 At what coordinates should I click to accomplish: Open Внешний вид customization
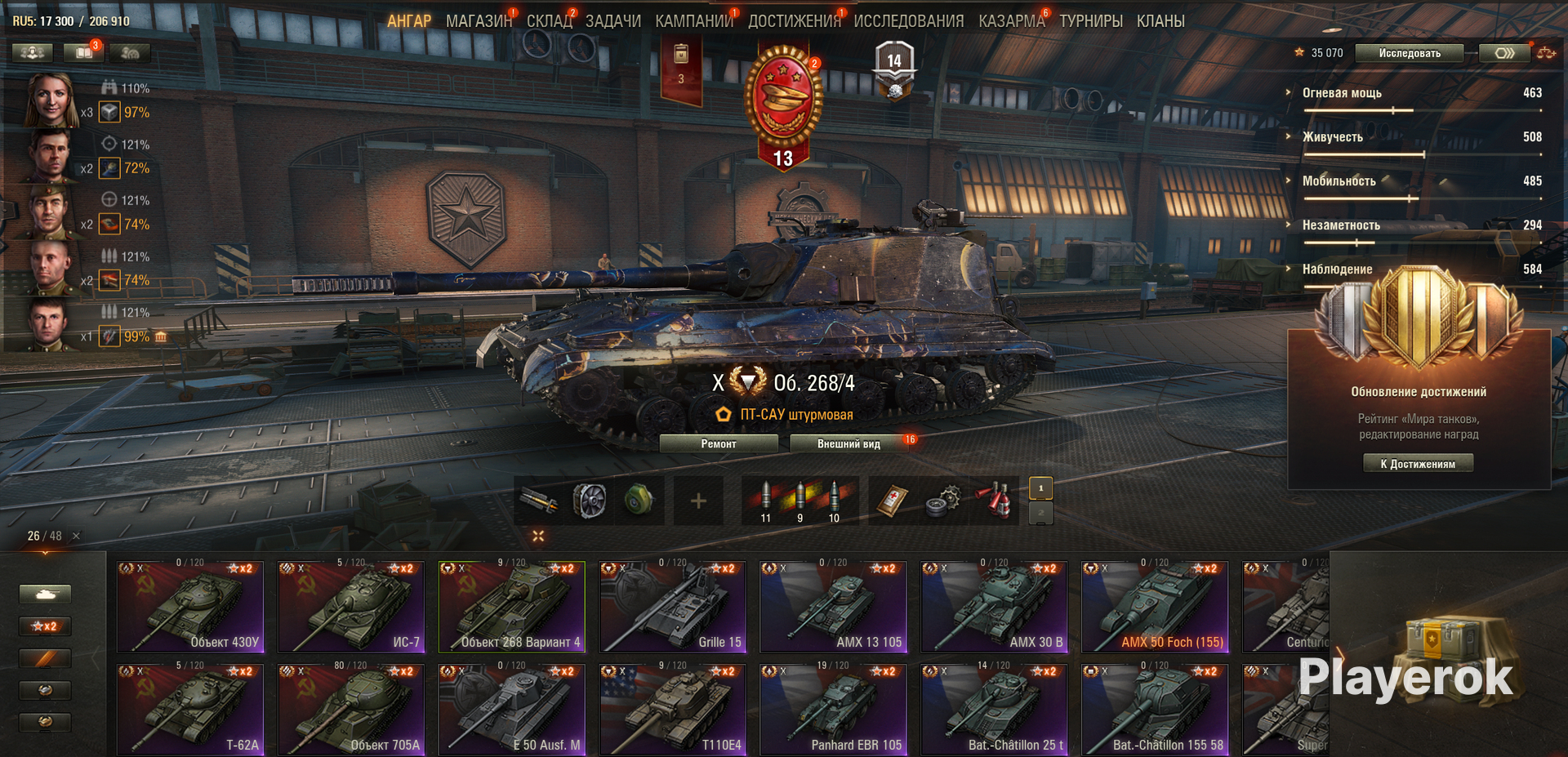849,443
